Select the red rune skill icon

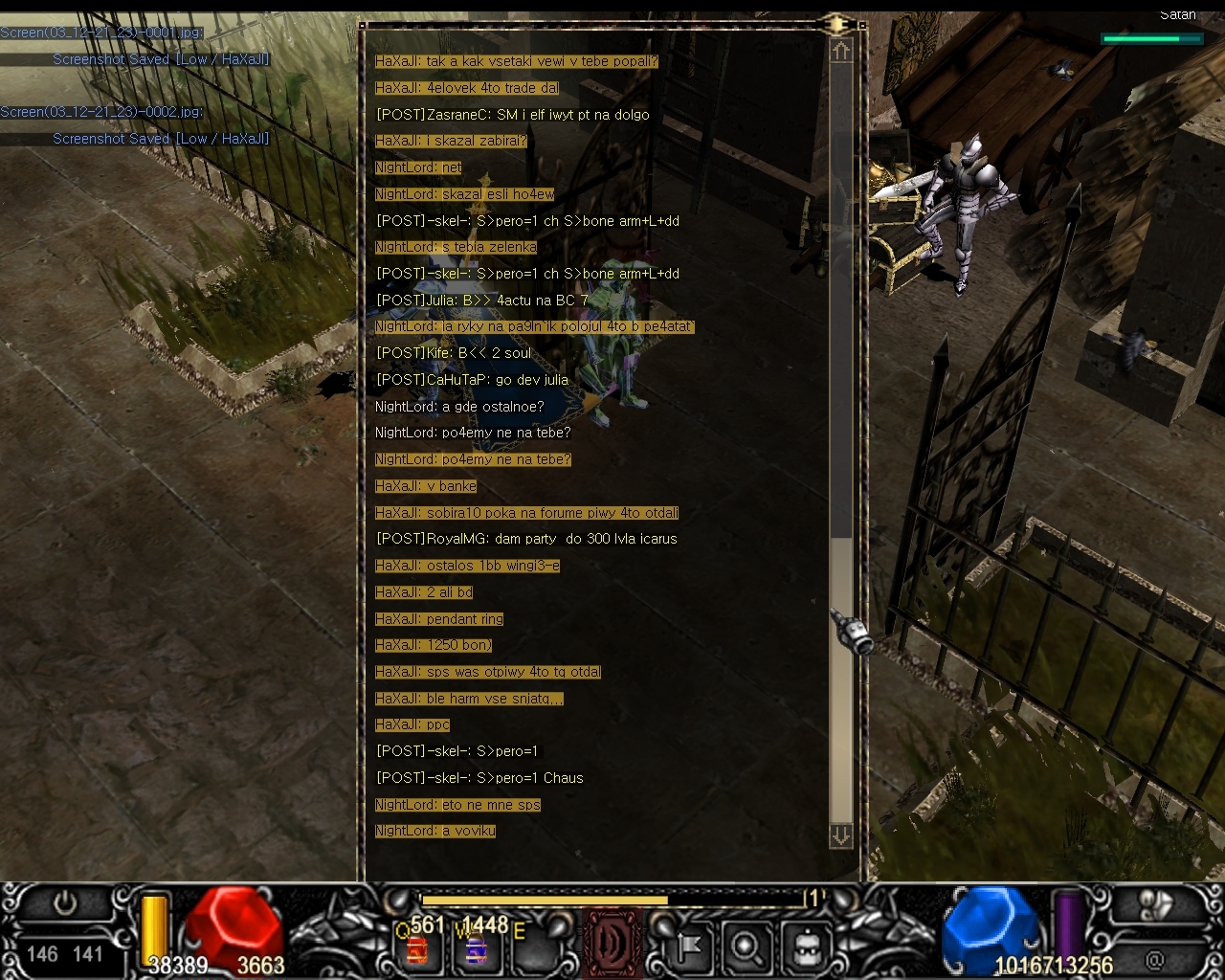tap(612, 944)
